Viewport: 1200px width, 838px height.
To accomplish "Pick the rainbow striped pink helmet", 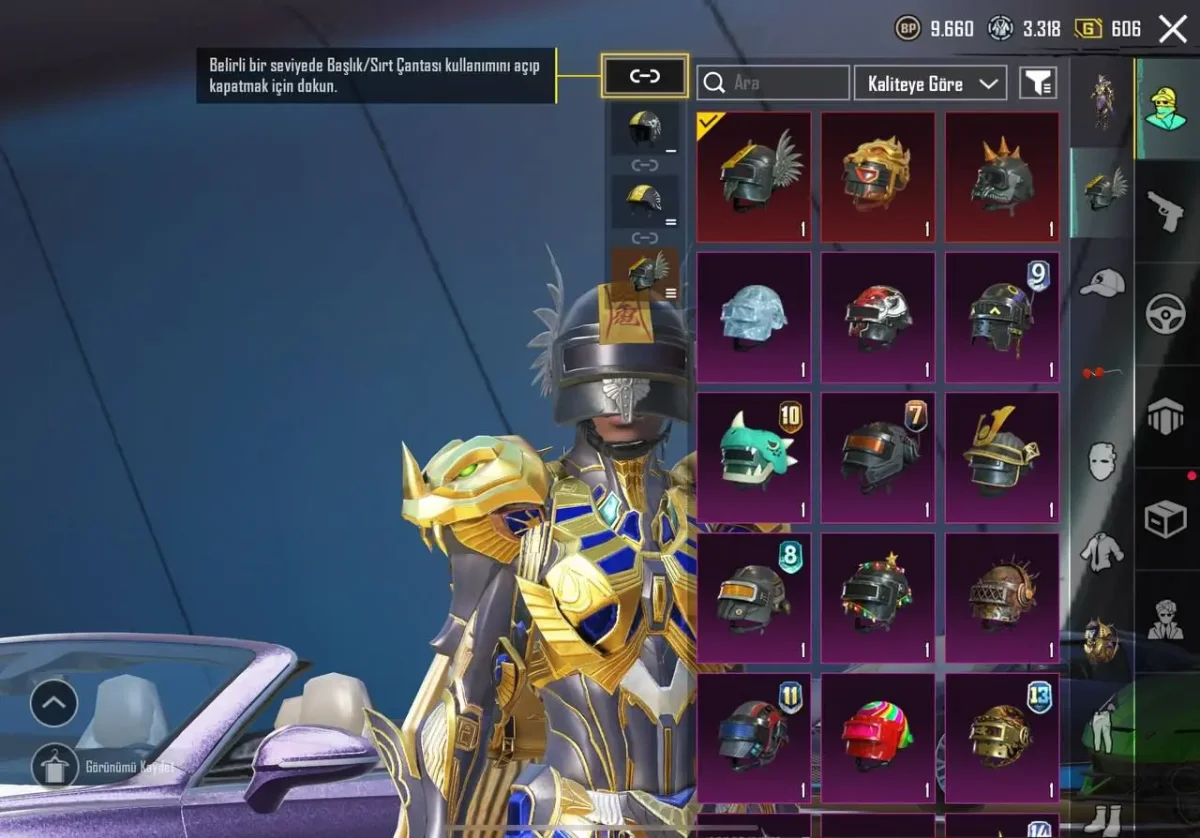I will 878,738.
